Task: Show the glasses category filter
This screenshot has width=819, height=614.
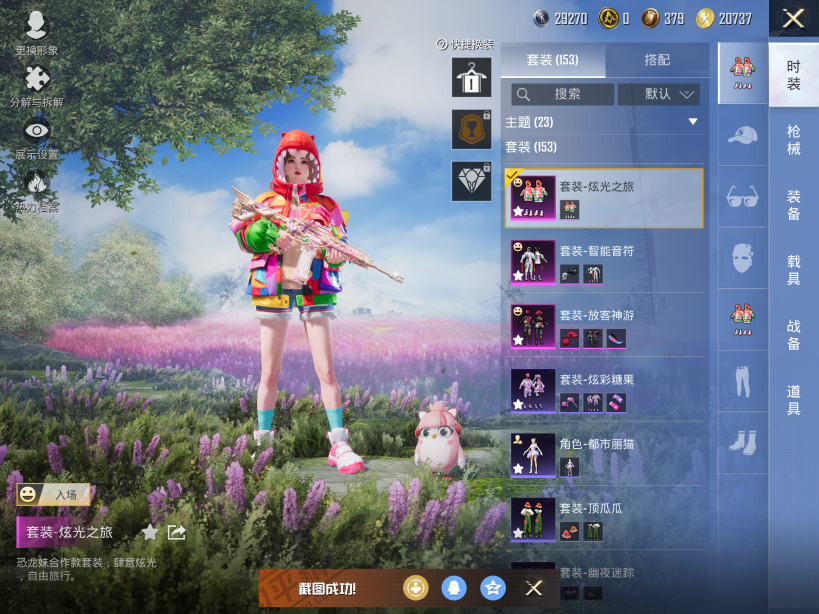Action: pos(742,195)
